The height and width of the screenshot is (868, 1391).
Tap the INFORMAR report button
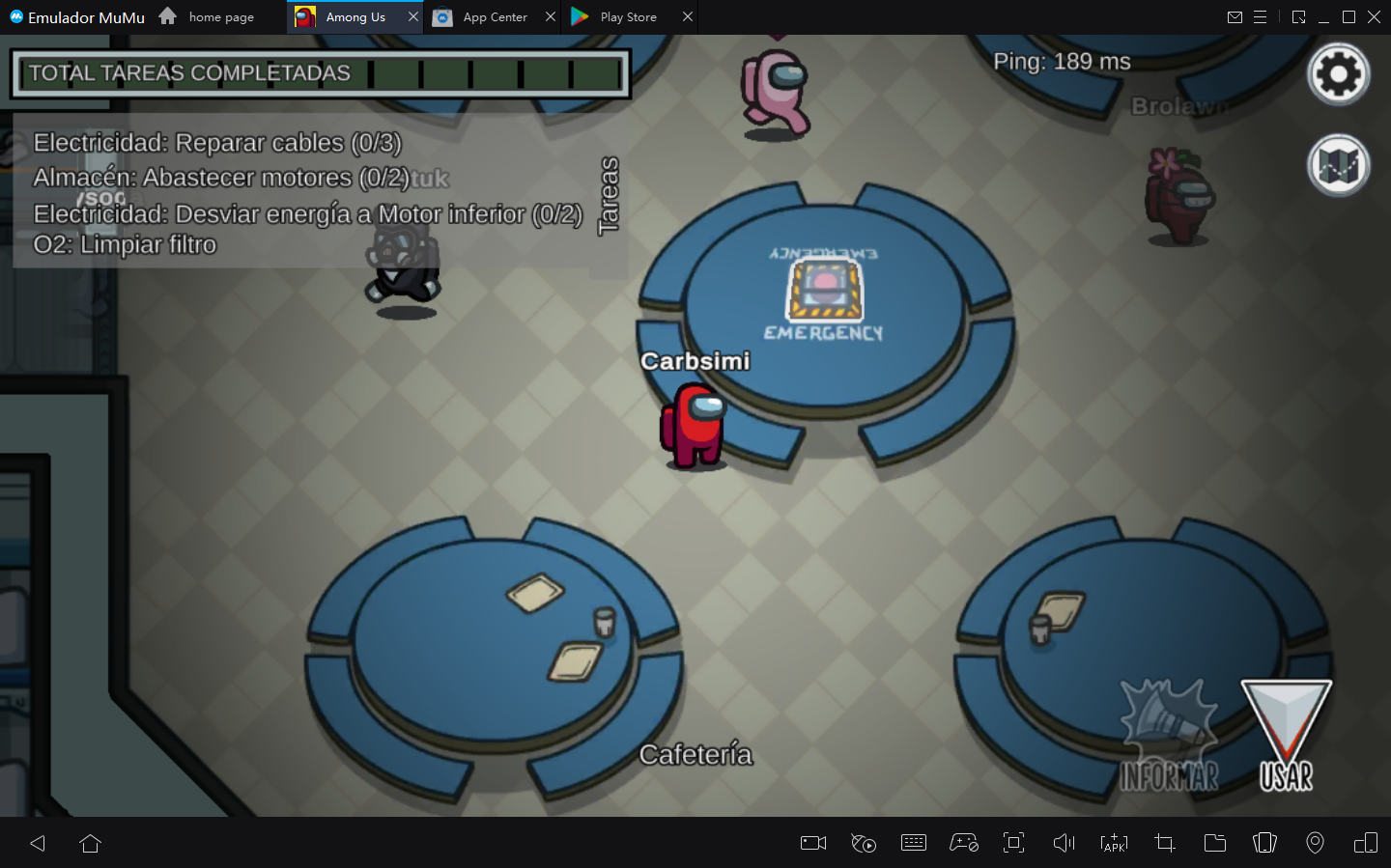(x=1169, y=736)
